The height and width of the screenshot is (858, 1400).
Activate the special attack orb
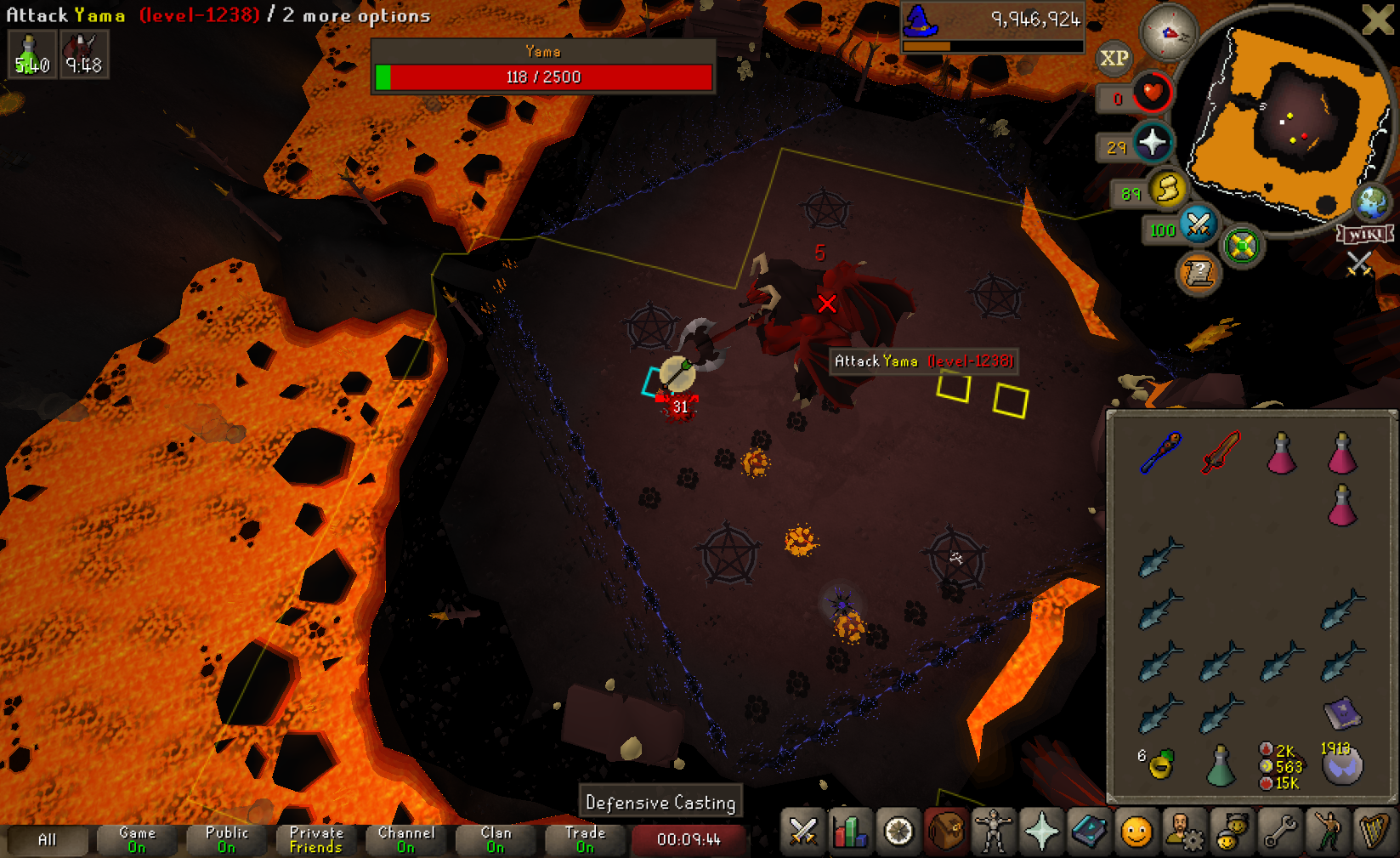(x=1198, y=224)
